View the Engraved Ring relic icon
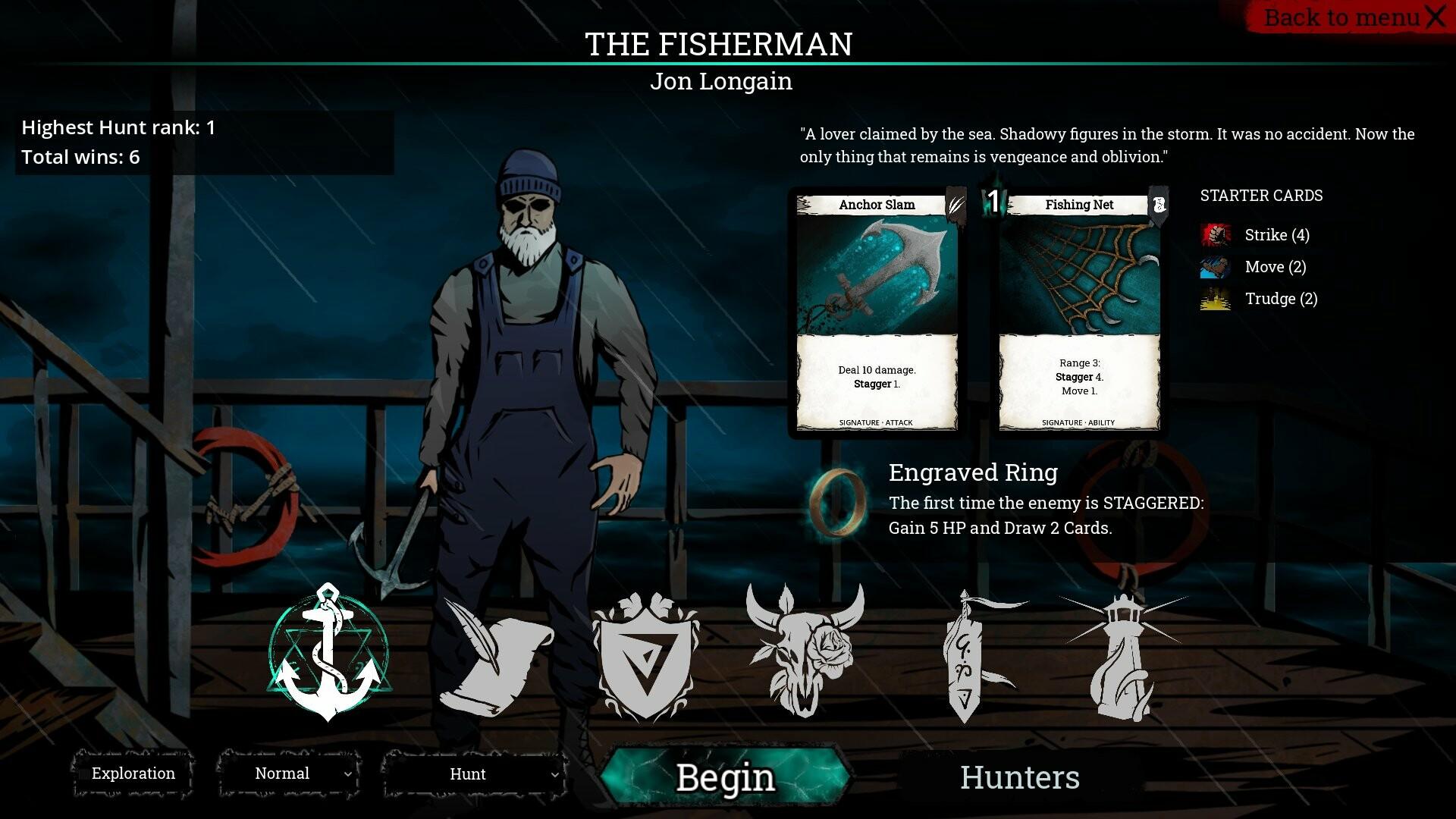 pyautogui.click(x=837, y=502)
